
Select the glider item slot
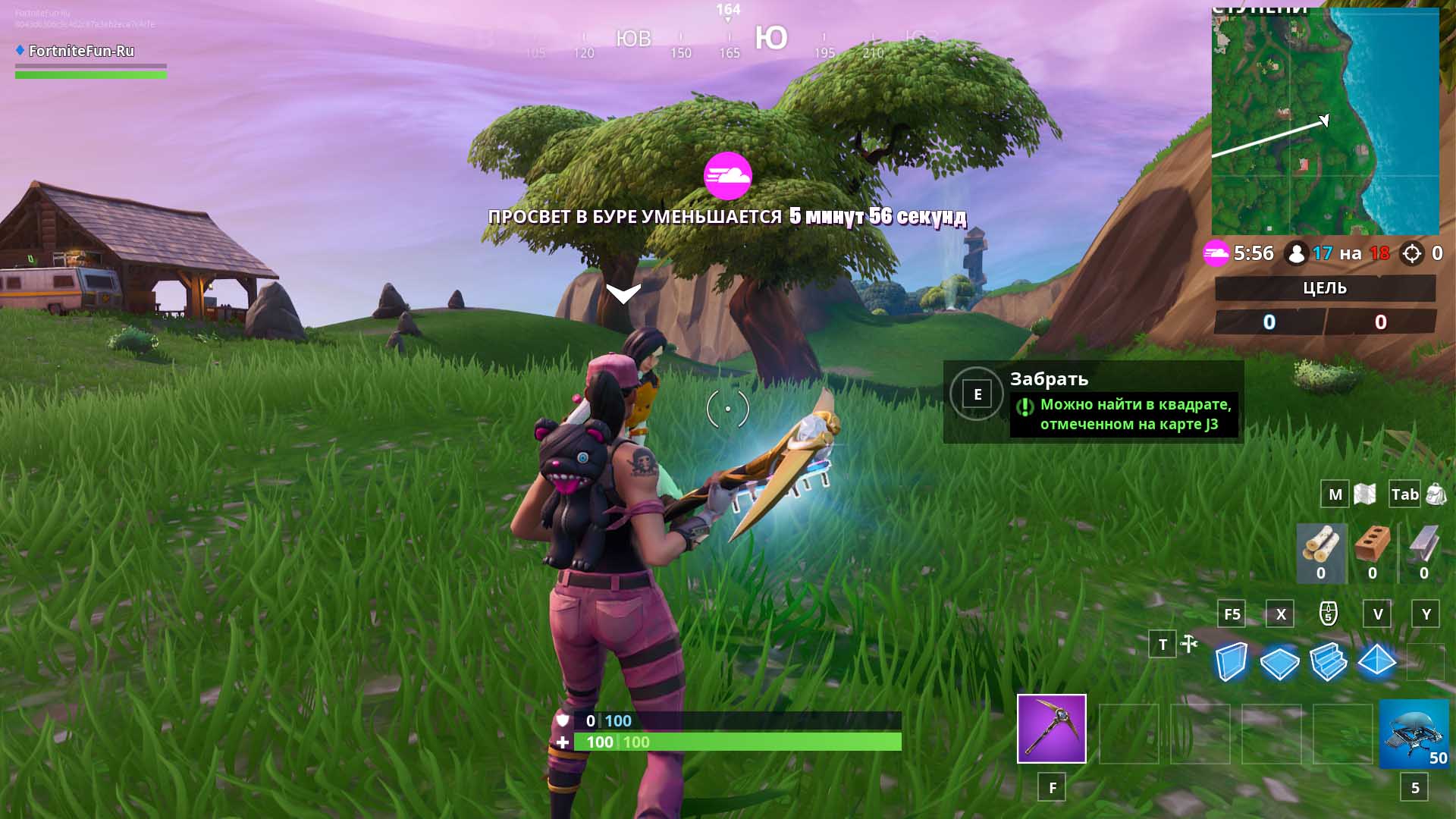click(x=1414, y=733)
